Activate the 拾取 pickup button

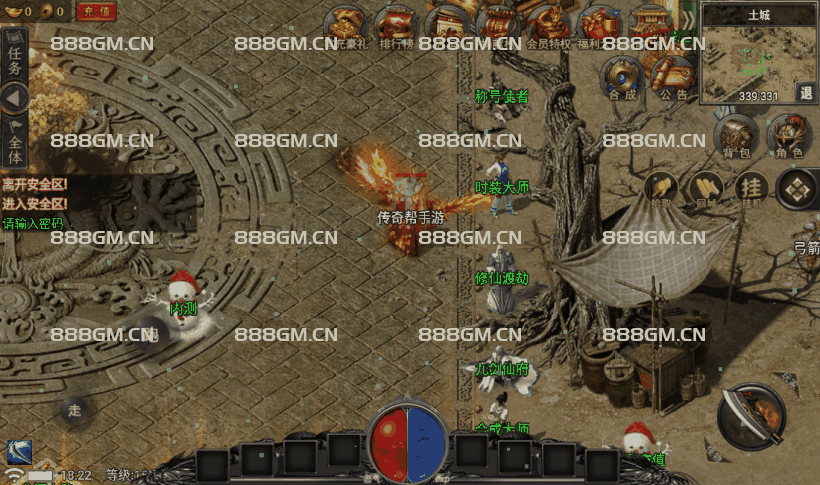[660, 188]
